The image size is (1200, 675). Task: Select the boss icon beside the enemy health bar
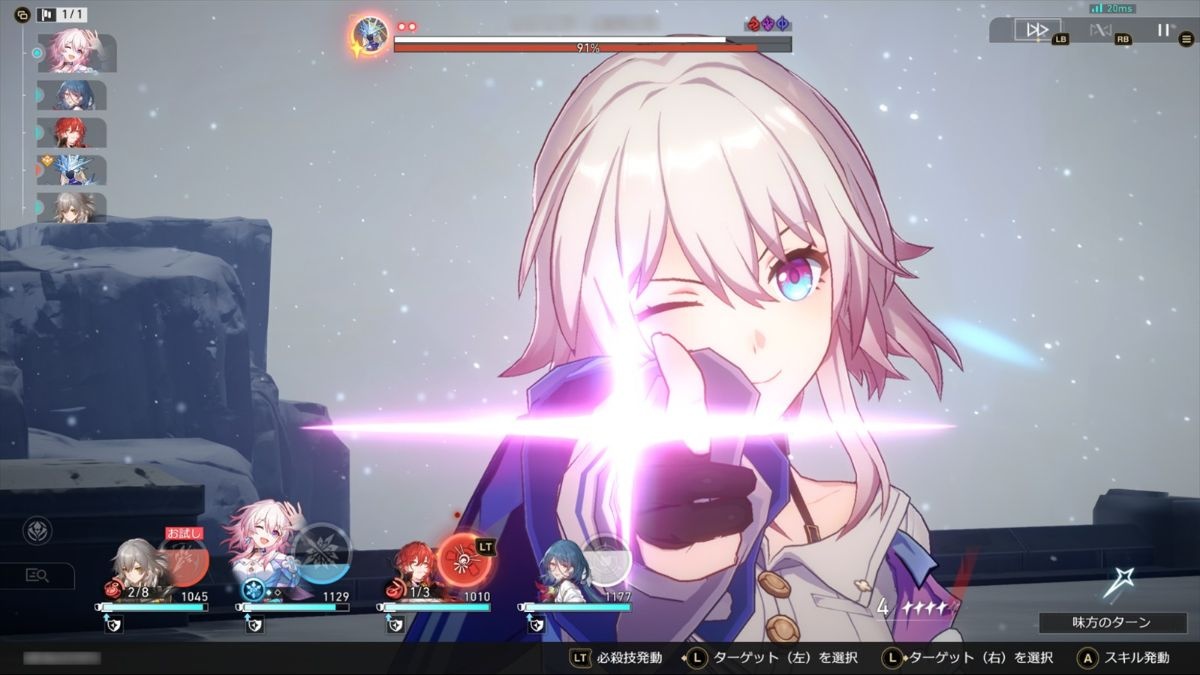pos(370,37)
